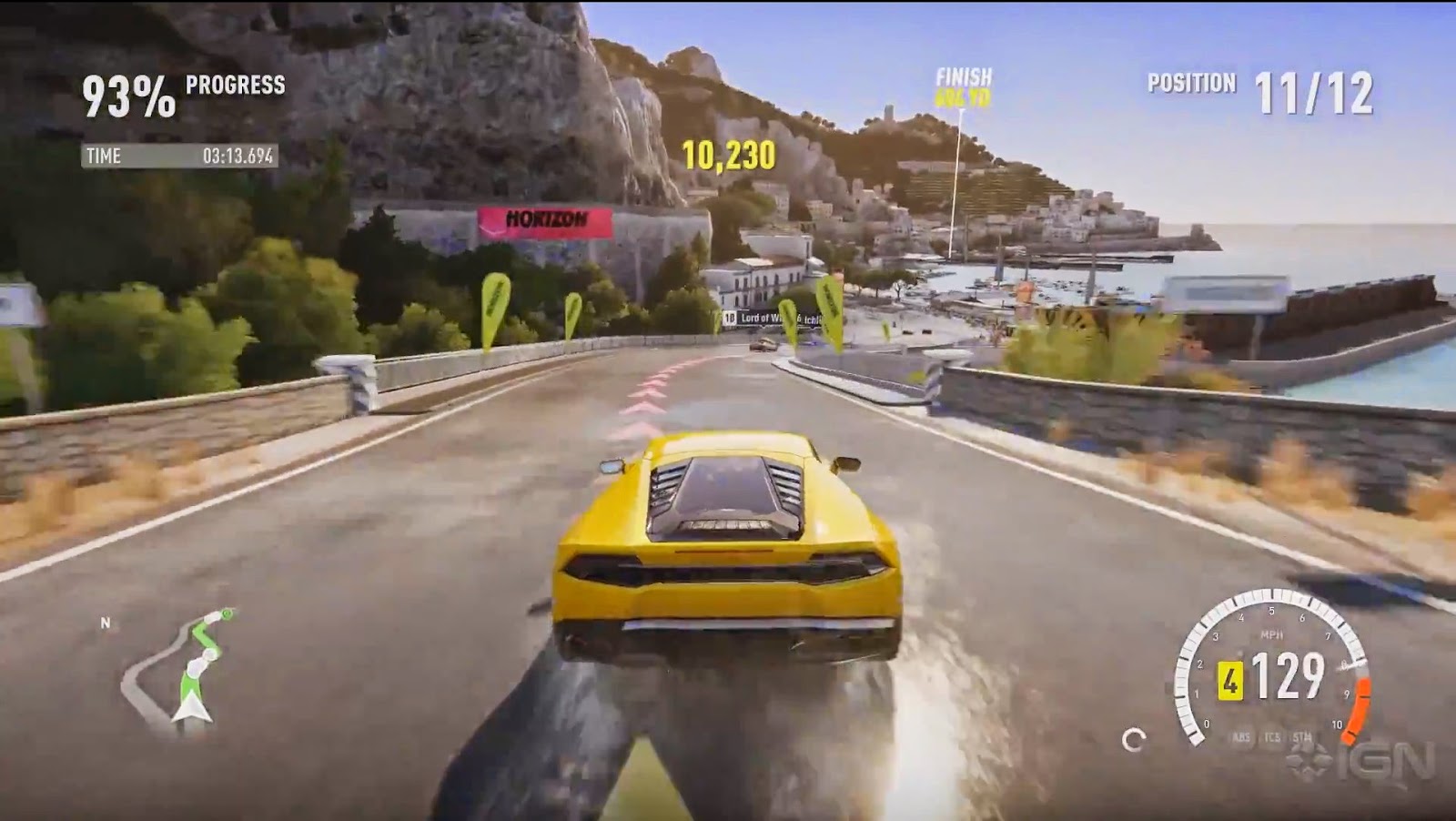Click the IGN watermark logo
Screen dimensions: 1456x821
pyautogui.click(x=1383, y=761)
